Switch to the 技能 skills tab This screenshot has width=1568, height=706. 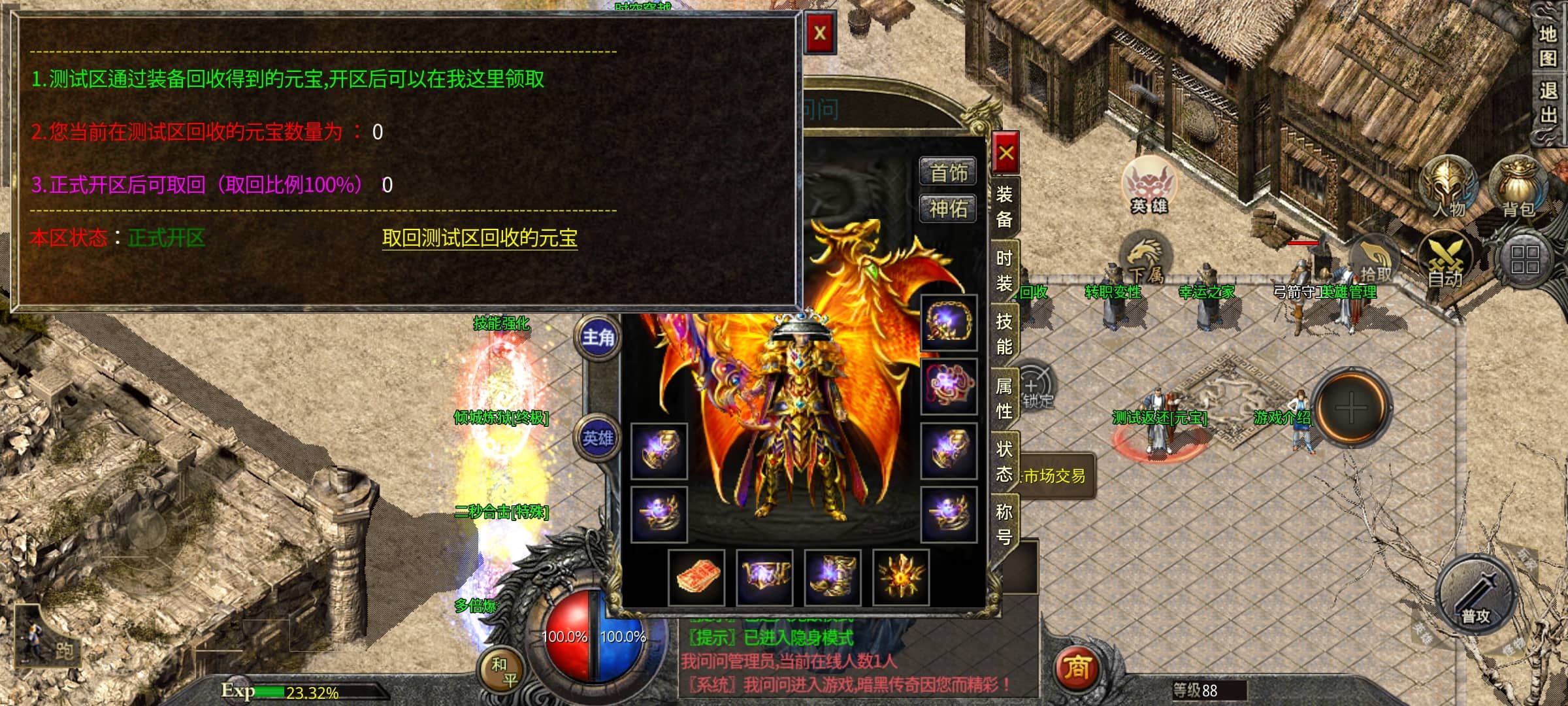1004,334
